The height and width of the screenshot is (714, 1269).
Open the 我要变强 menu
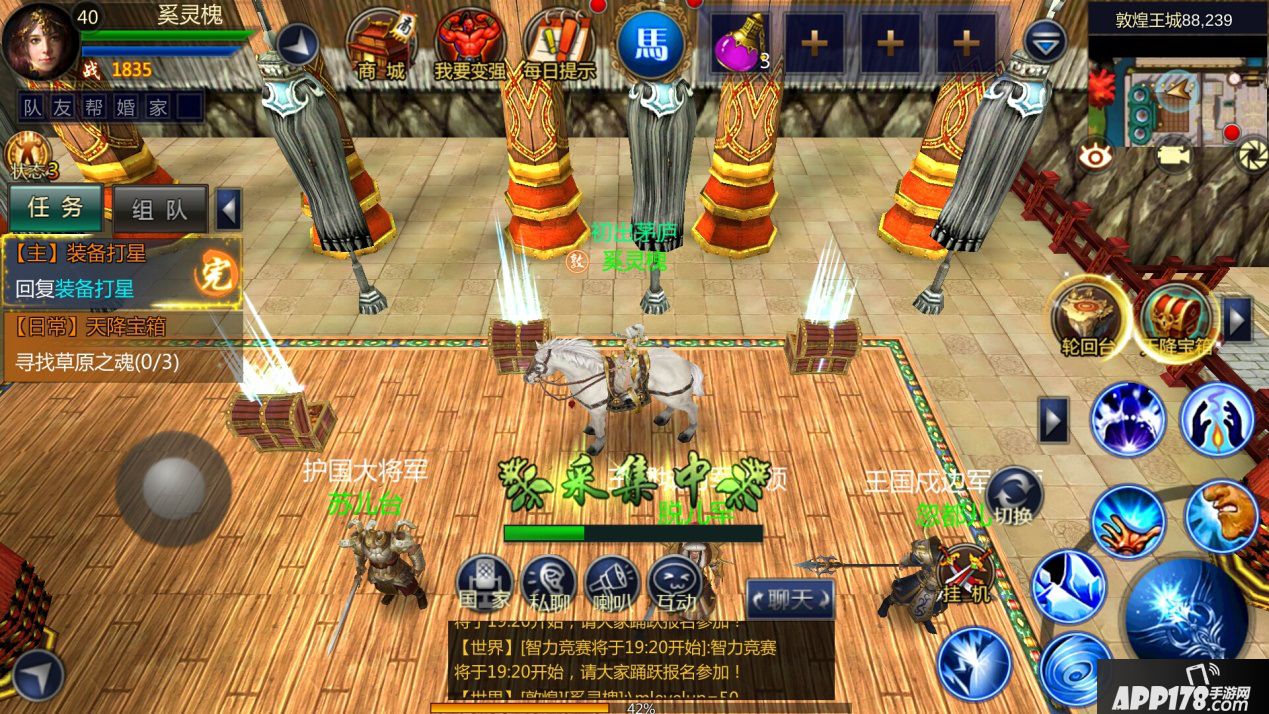[470, 43]
